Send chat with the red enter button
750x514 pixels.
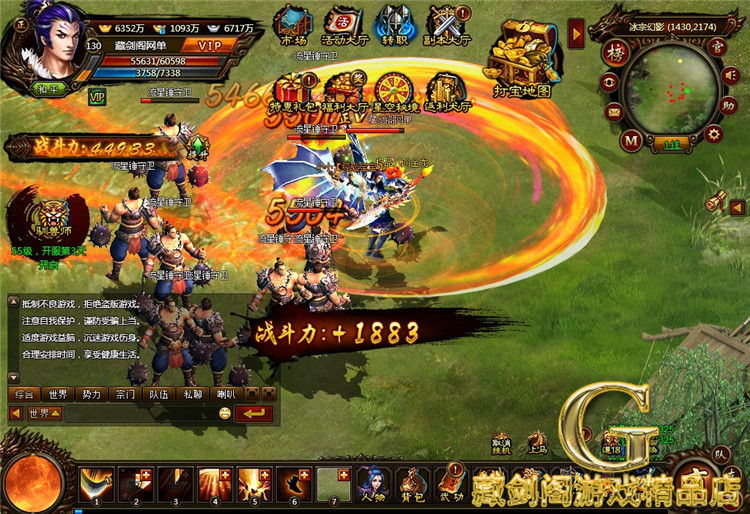(x=254, y=413)
